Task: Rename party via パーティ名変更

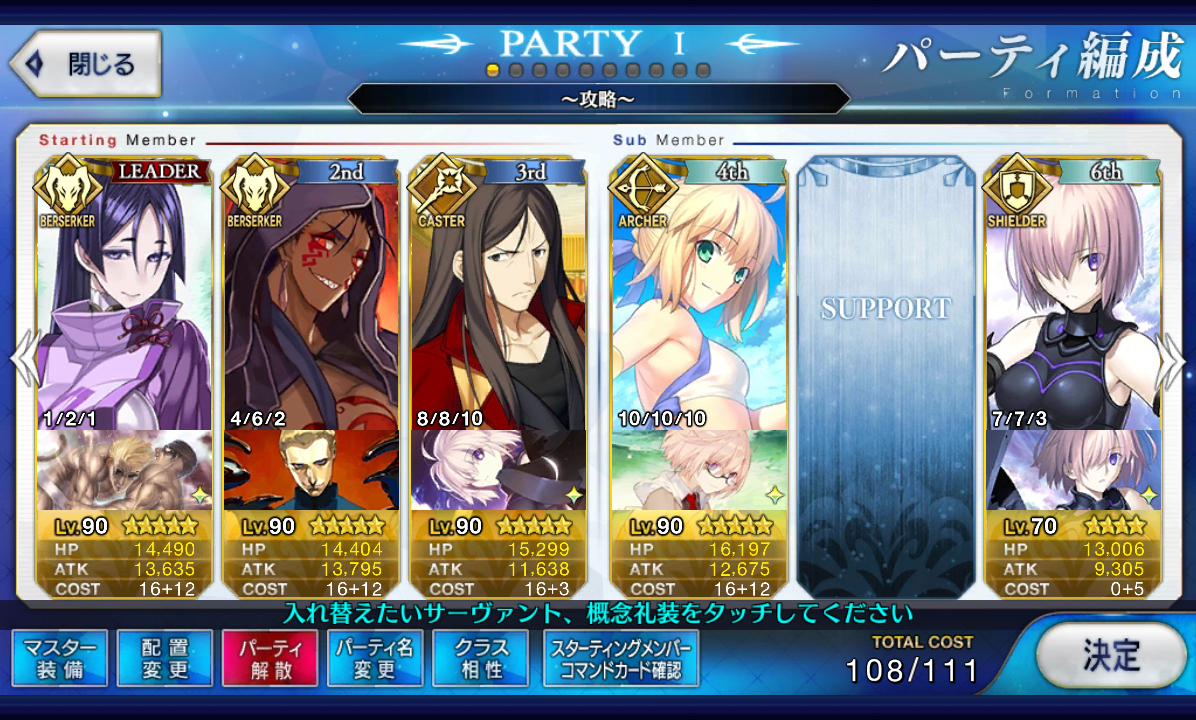Action: [375, 658]
